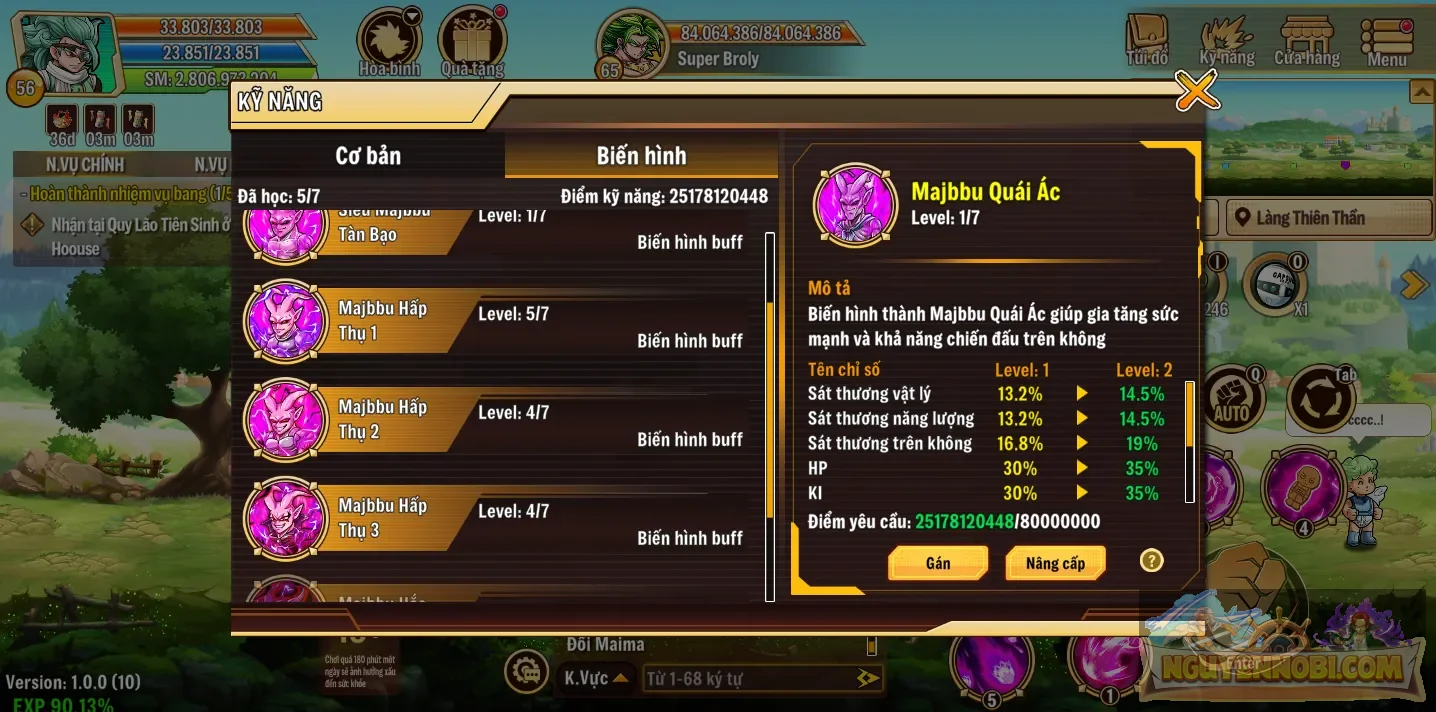
Task: Focus the chat text input field
Action: 750,679
